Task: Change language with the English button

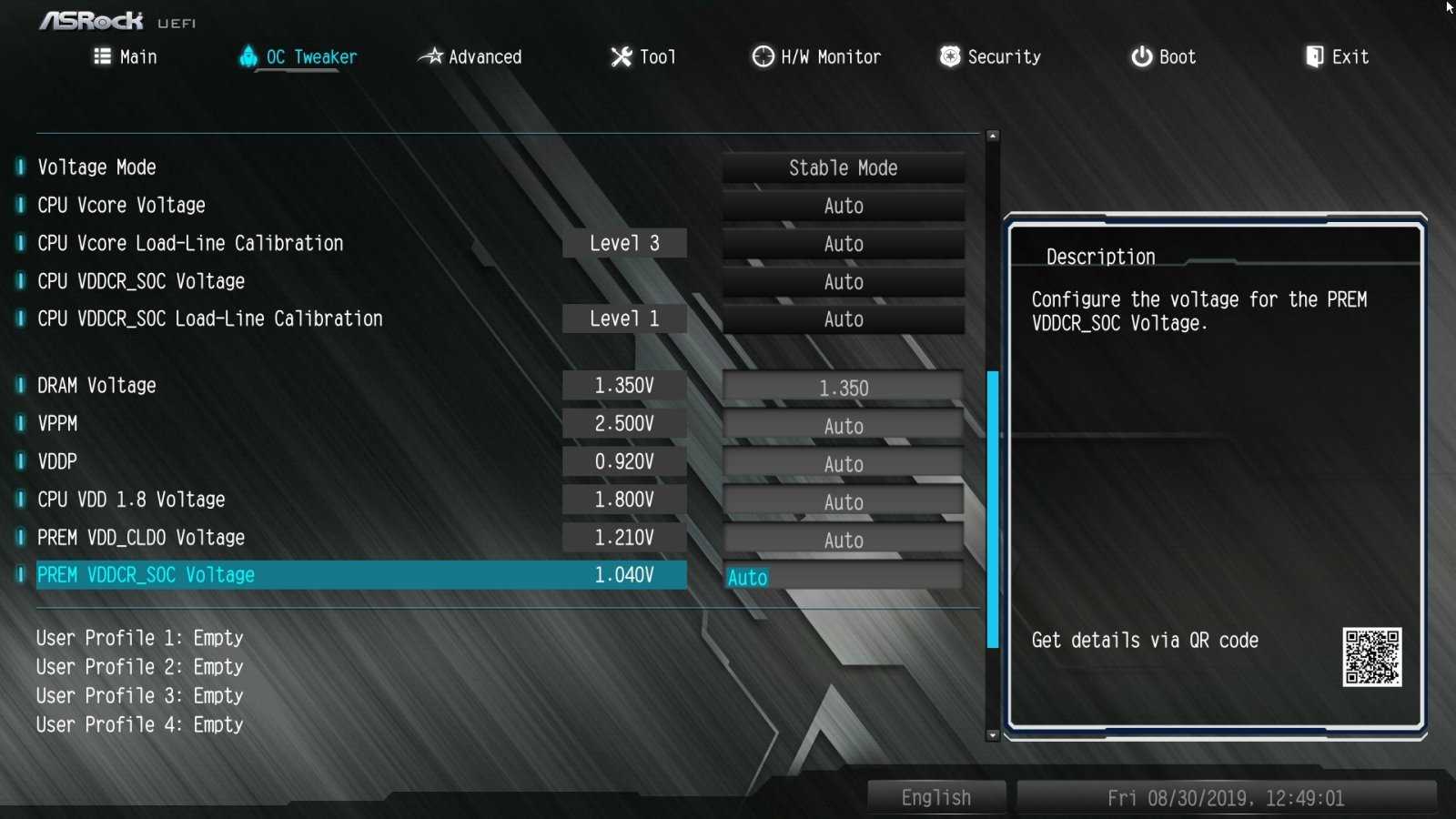Action: [x=935, y=798]
